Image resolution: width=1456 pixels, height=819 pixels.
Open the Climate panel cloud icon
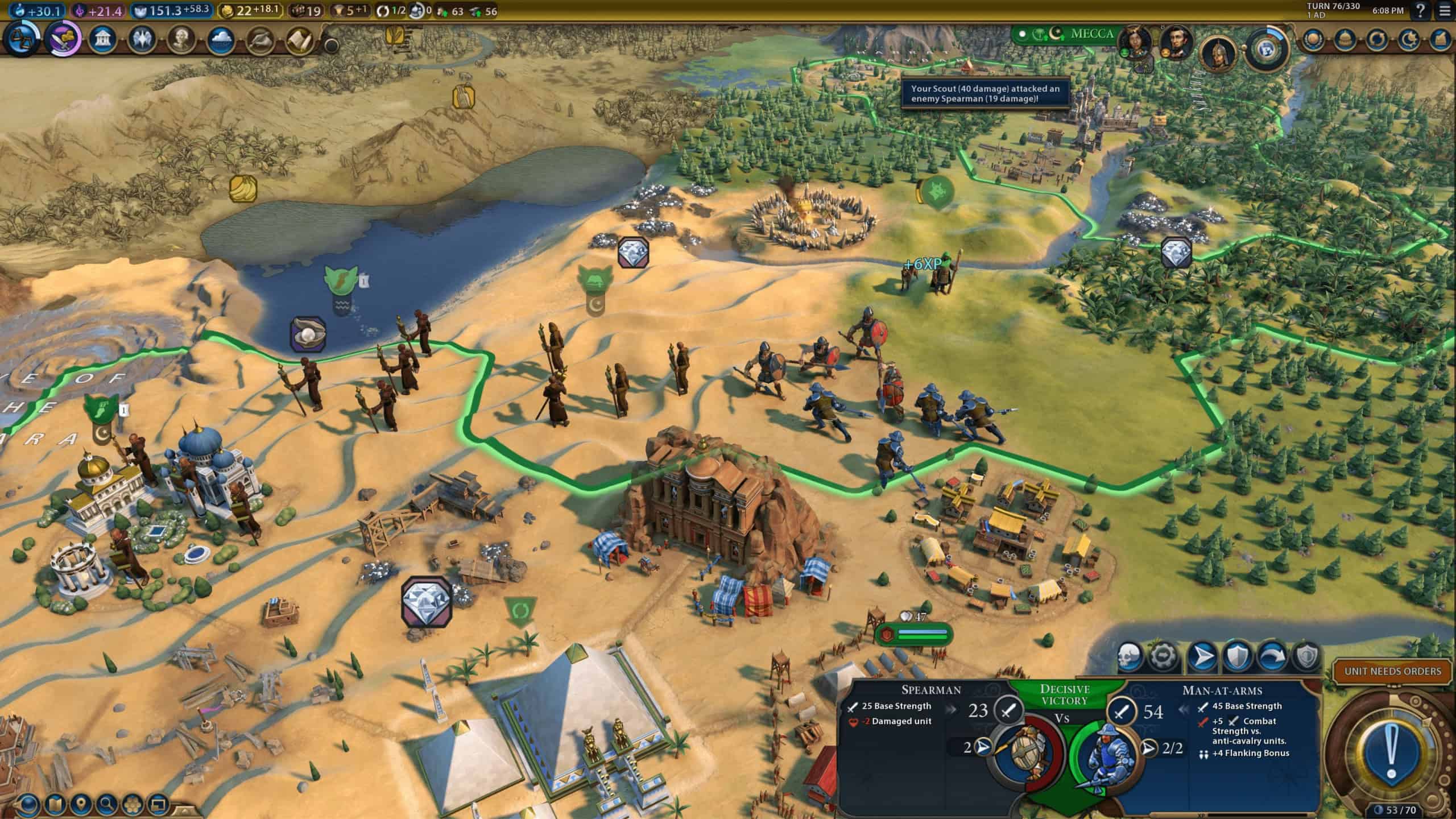point(220,41)
